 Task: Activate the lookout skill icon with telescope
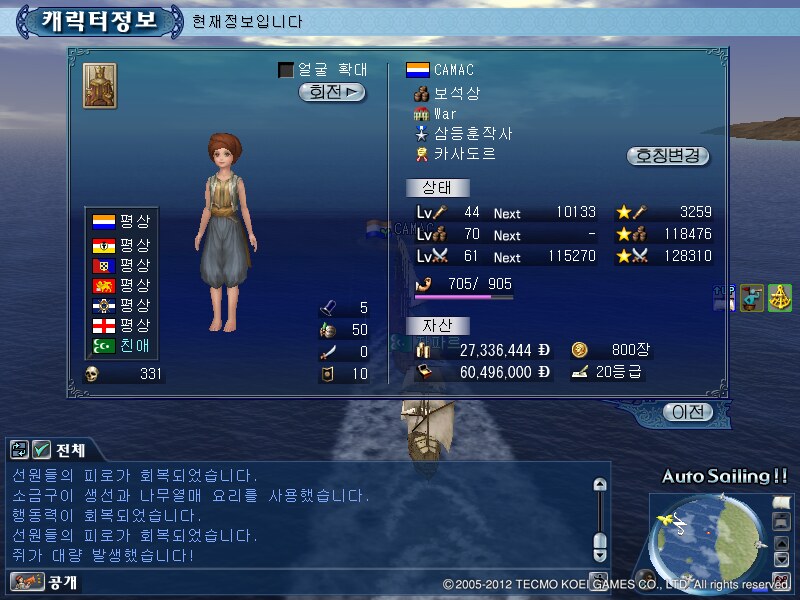point(753,297)
